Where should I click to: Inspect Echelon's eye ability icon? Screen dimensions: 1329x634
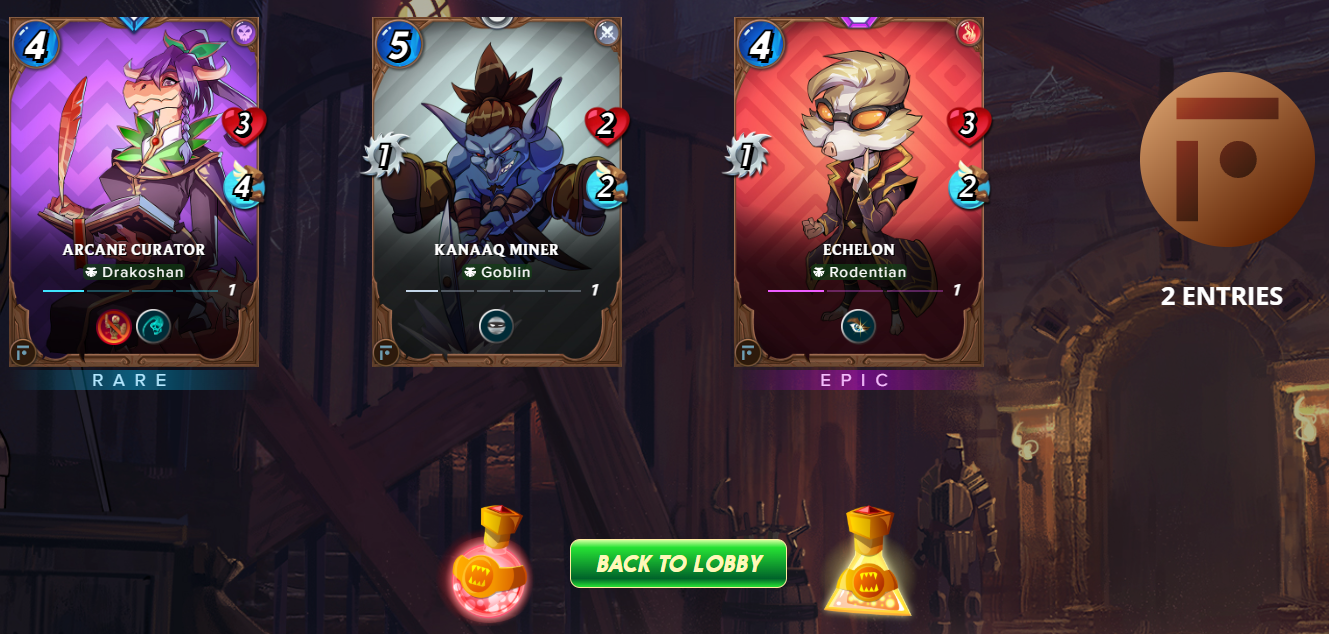pos(858,326)
